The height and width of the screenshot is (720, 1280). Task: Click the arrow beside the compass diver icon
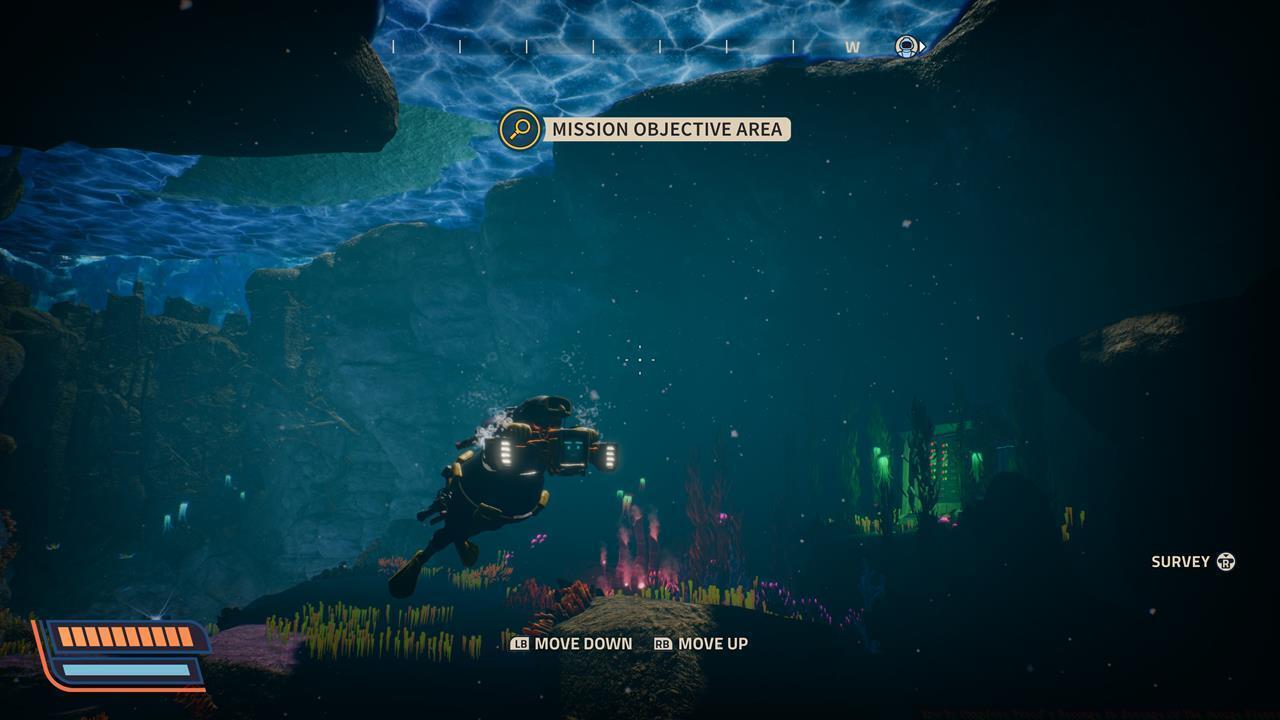point(922,45)
